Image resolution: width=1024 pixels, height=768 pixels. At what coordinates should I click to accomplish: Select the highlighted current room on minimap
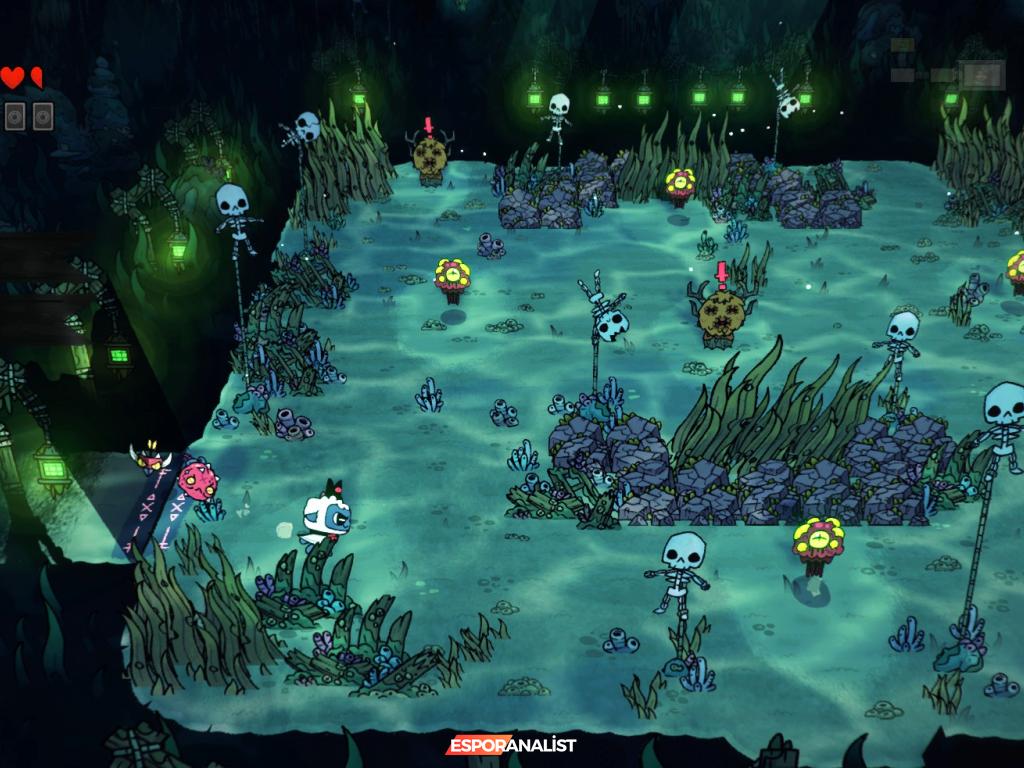point(980,74)
